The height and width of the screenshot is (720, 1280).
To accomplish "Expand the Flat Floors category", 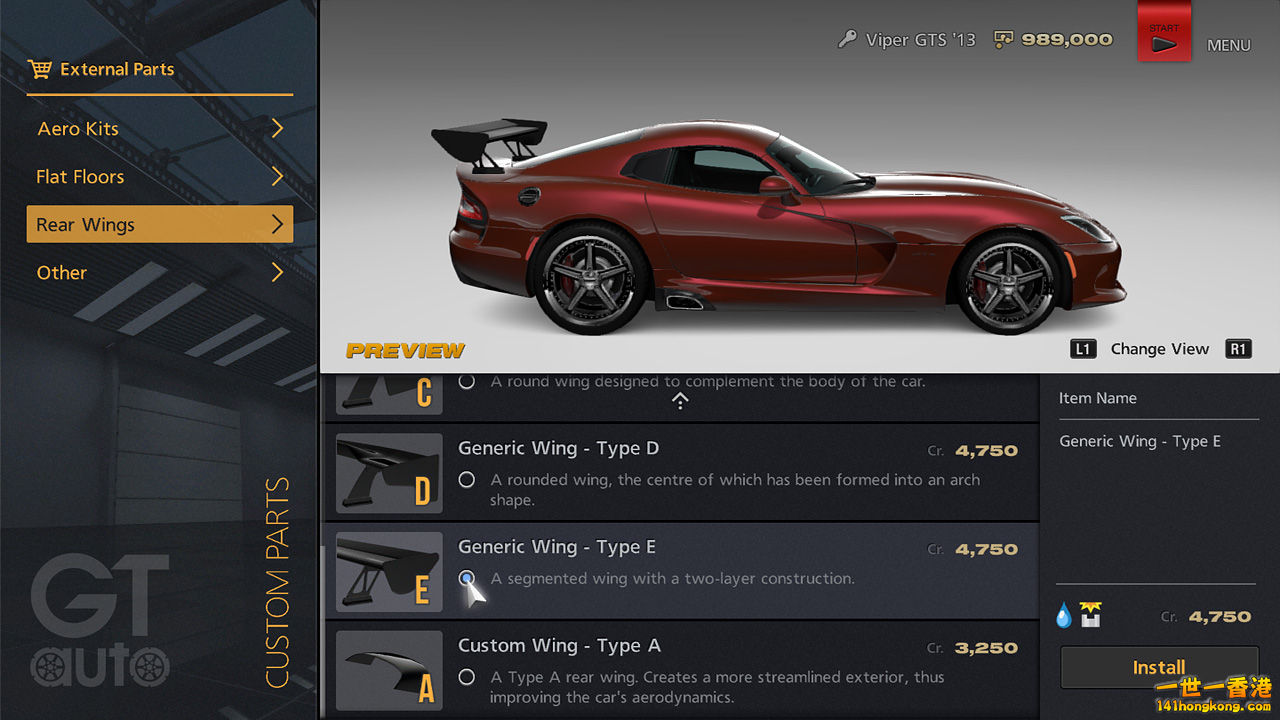I will (160, 176).
